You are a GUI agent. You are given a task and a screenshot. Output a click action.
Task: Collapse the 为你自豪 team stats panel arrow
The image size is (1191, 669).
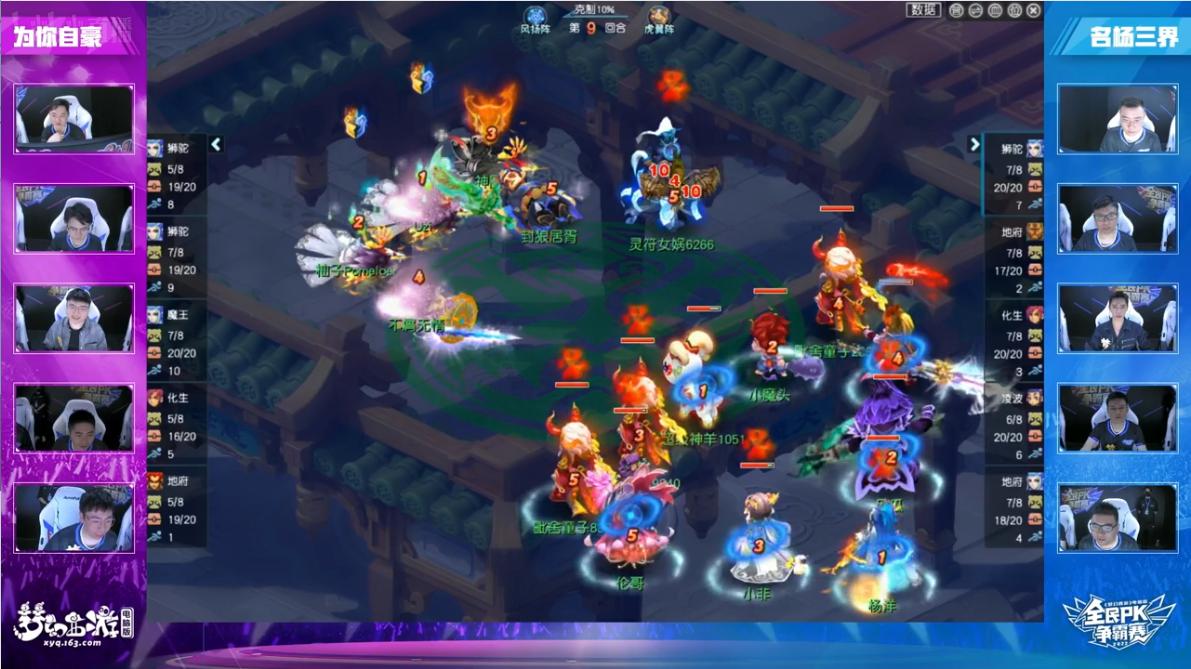(215, 145)
